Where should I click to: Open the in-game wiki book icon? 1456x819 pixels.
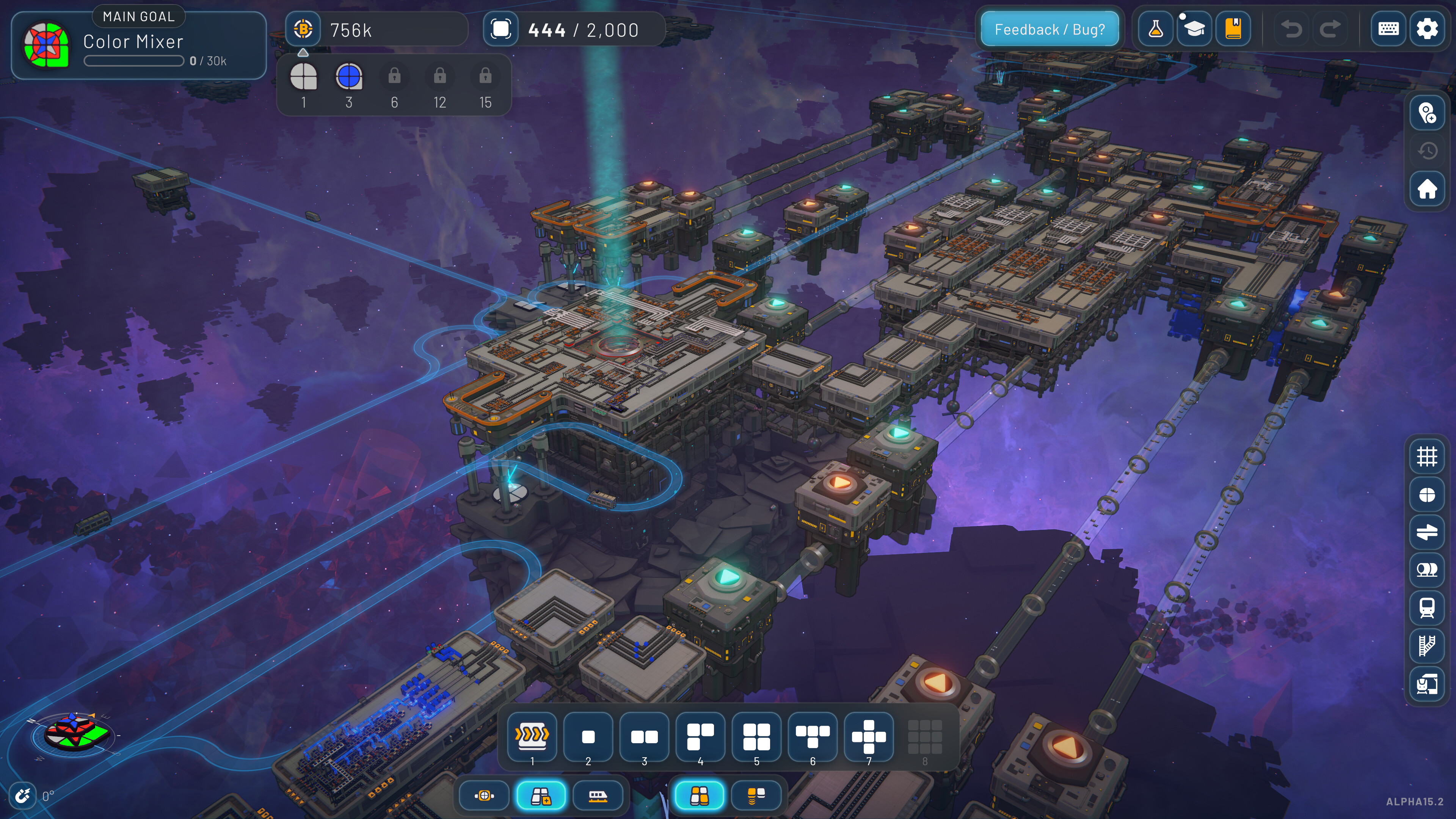(1234, 28)
